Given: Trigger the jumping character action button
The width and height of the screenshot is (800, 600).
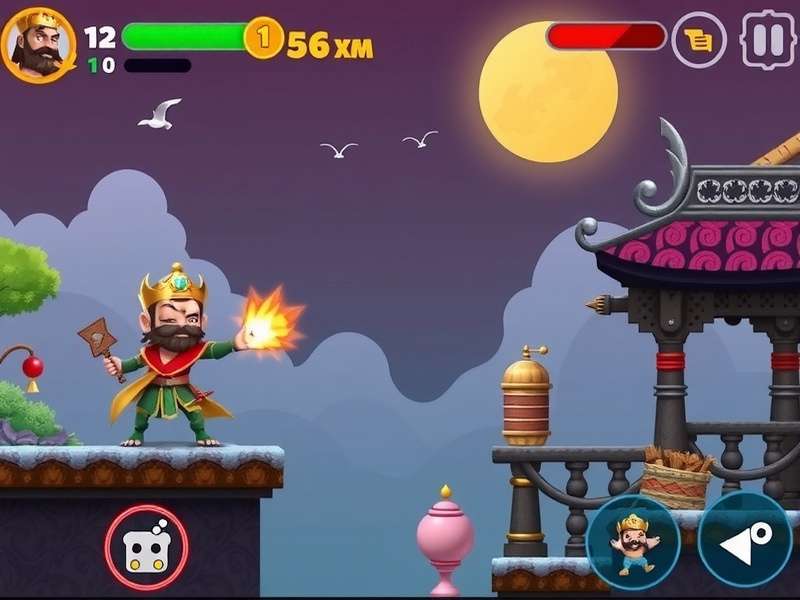Looking at the screenshot, I should (x=633, y=541).
